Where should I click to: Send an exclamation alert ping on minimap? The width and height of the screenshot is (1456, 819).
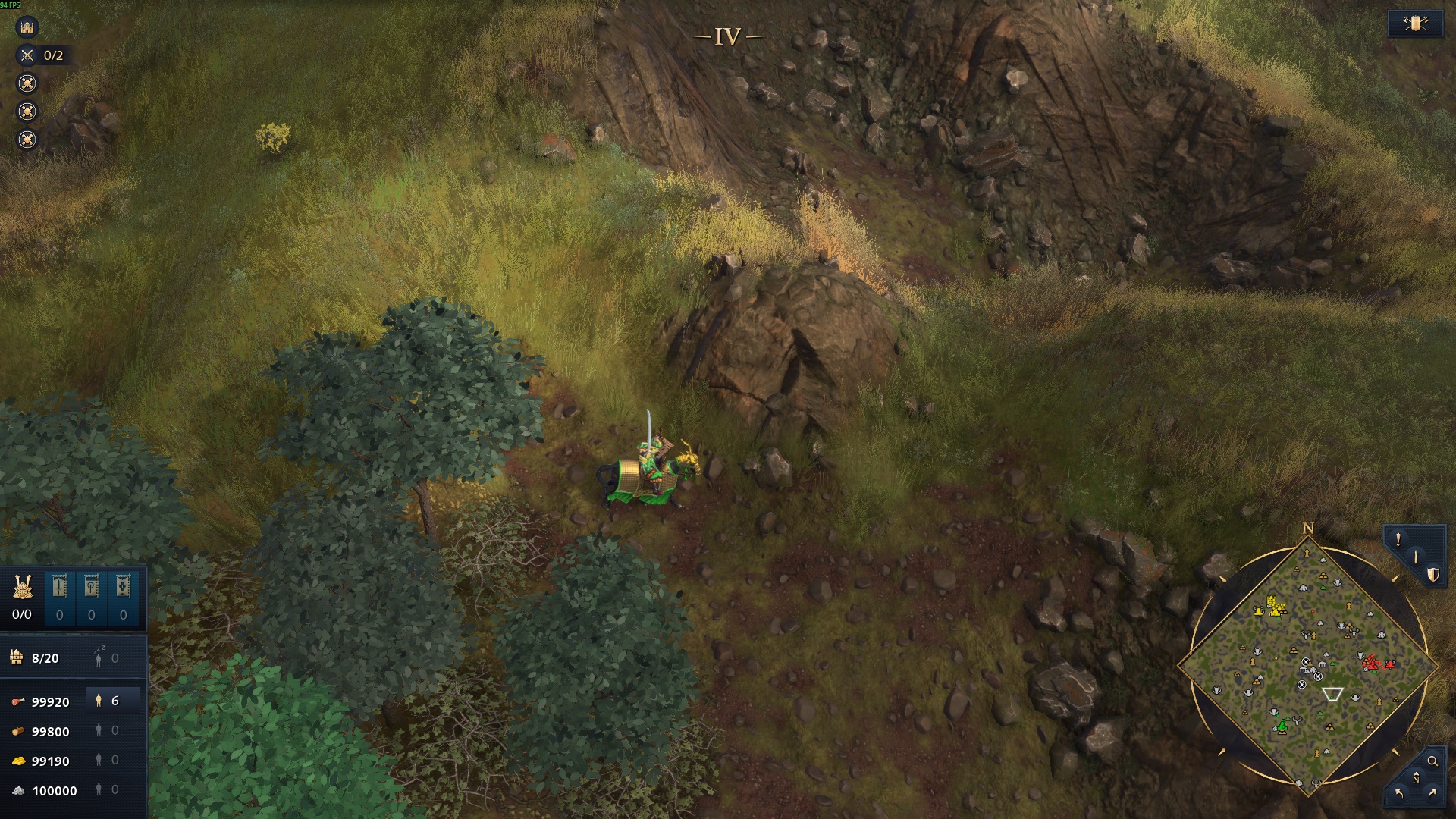(1398, 539)
